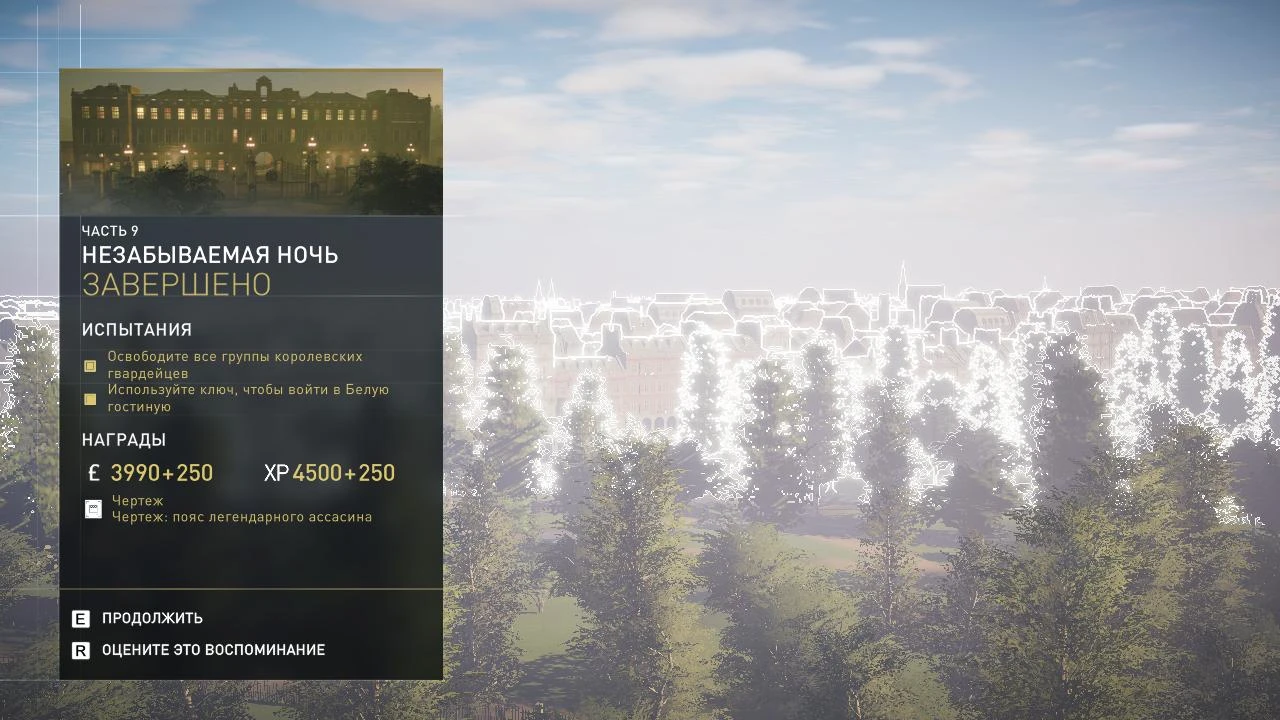The width and height of the screenshot is (1280, 720).
Task: Select the 3990+250 money reward text
Action: coord(164,472)
